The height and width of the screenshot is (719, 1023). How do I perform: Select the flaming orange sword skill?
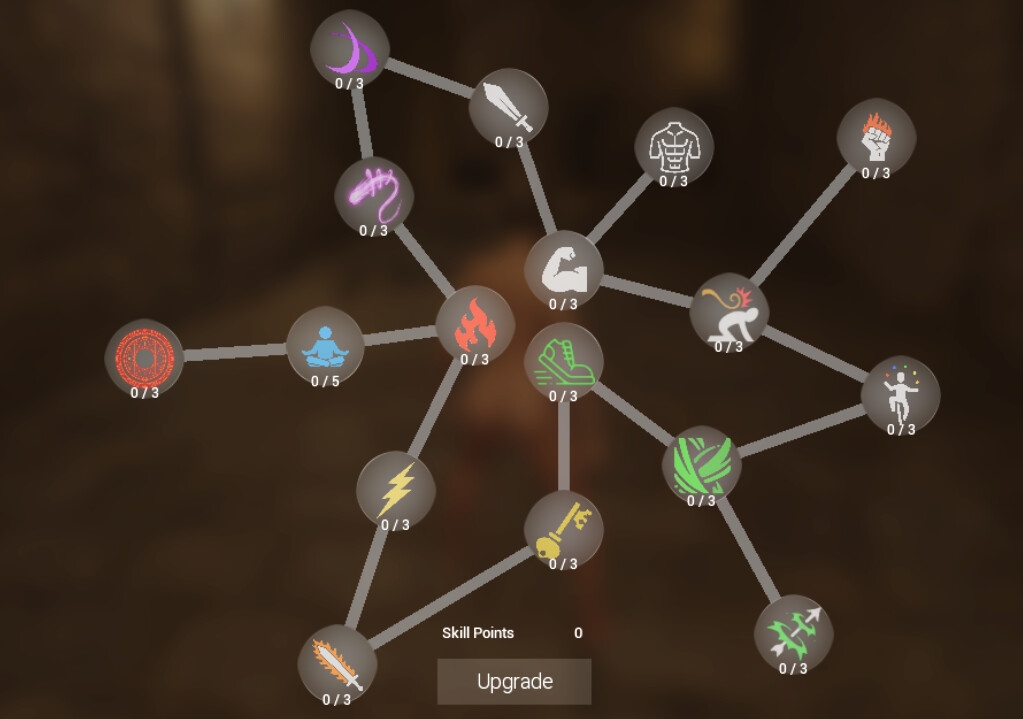[337, 664]
